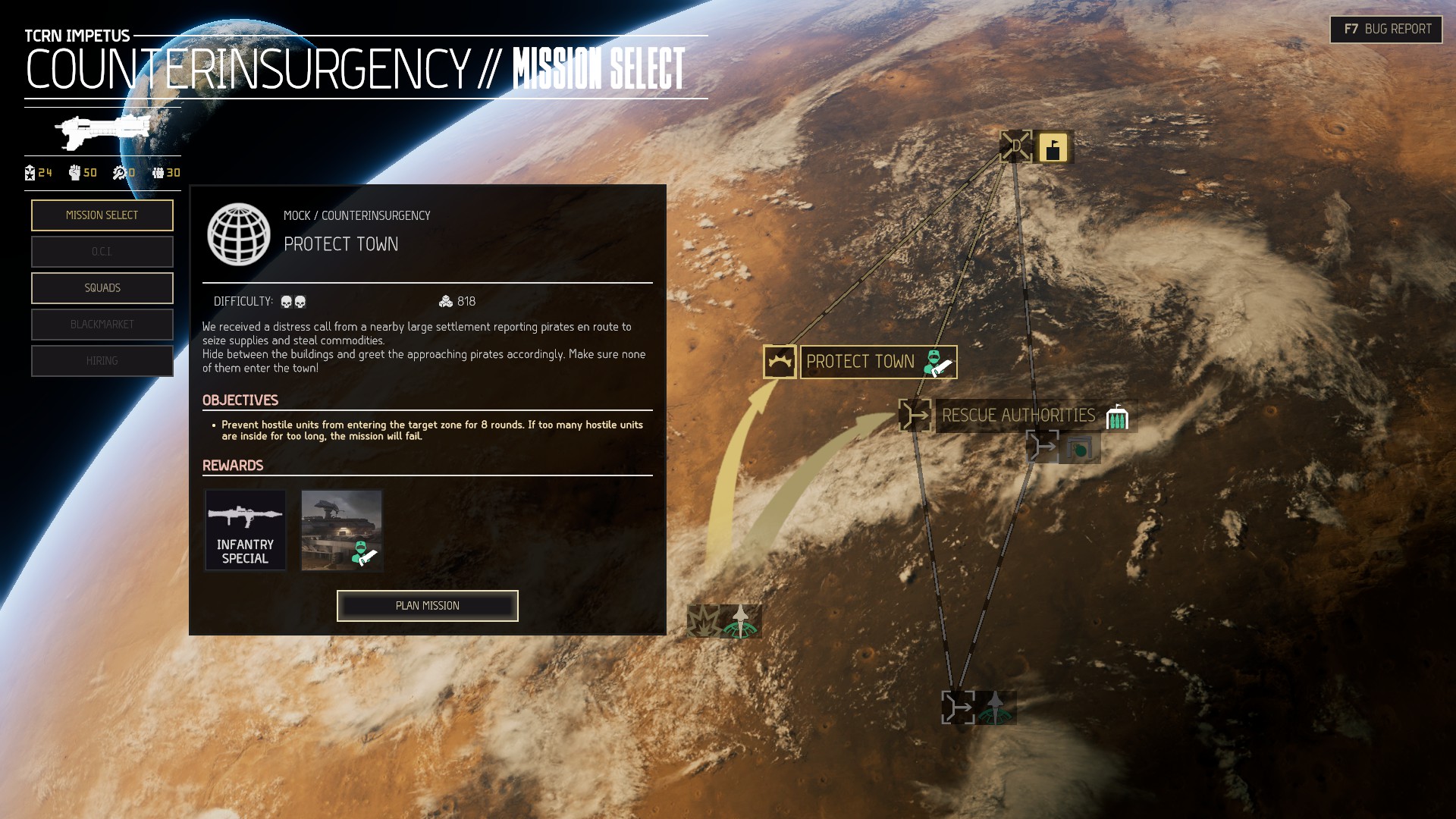
Task: Open the Mission Select menu
Action: pos(102,215)
